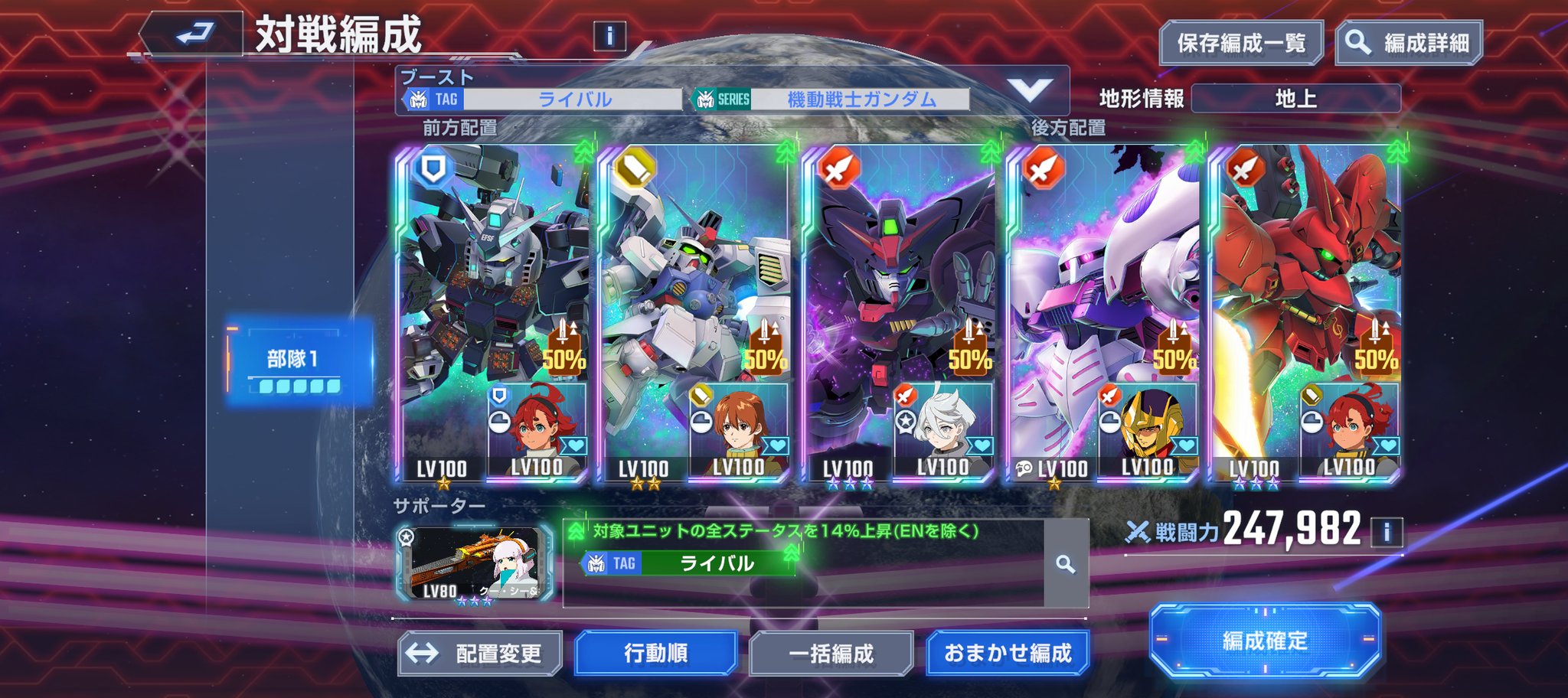Confirm formation with 編成確定

pyautogui.click(x=1265, y=641)
